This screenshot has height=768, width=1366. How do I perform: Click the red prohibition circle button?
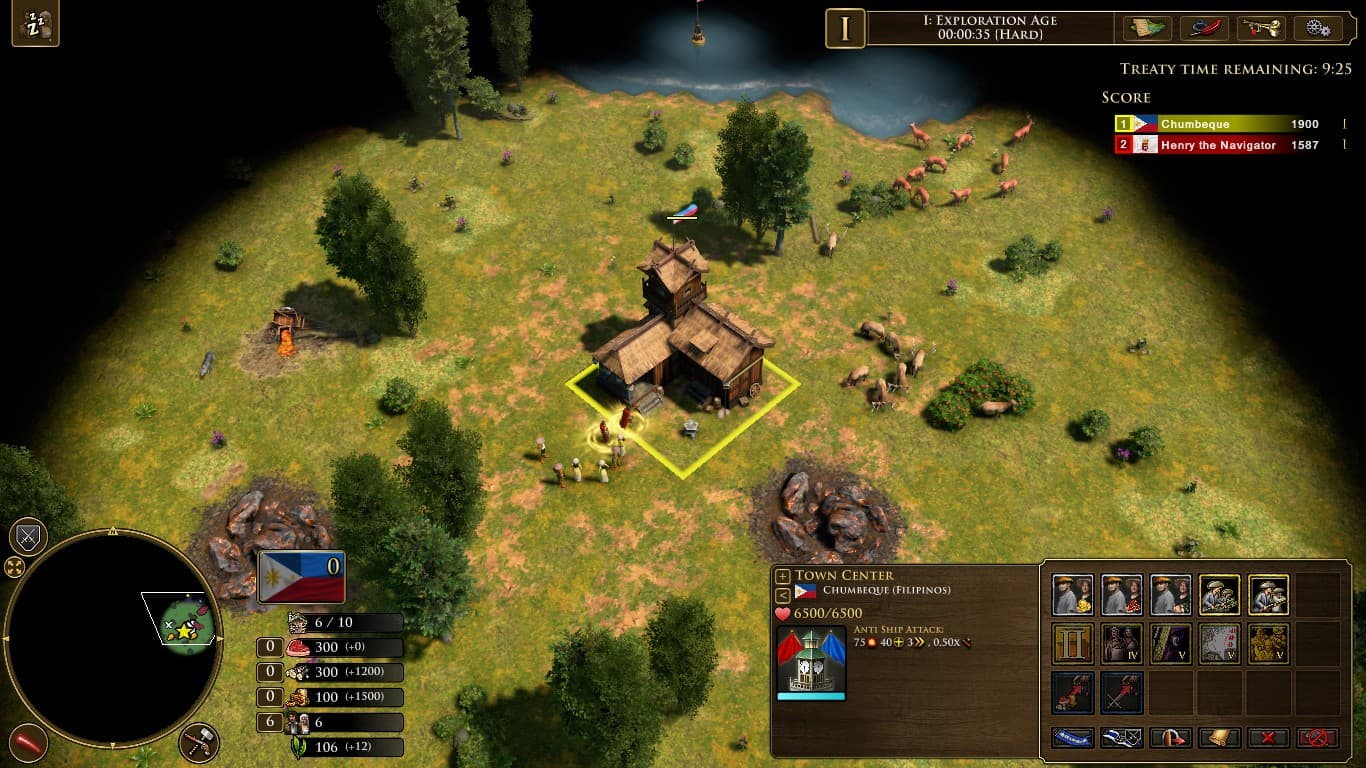(1317, 738)
